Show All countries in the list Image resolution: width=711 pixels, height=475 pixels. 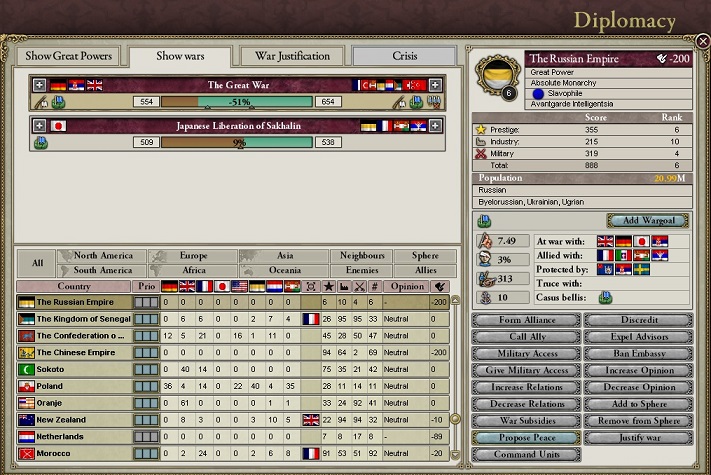click(x=37, y=263)
